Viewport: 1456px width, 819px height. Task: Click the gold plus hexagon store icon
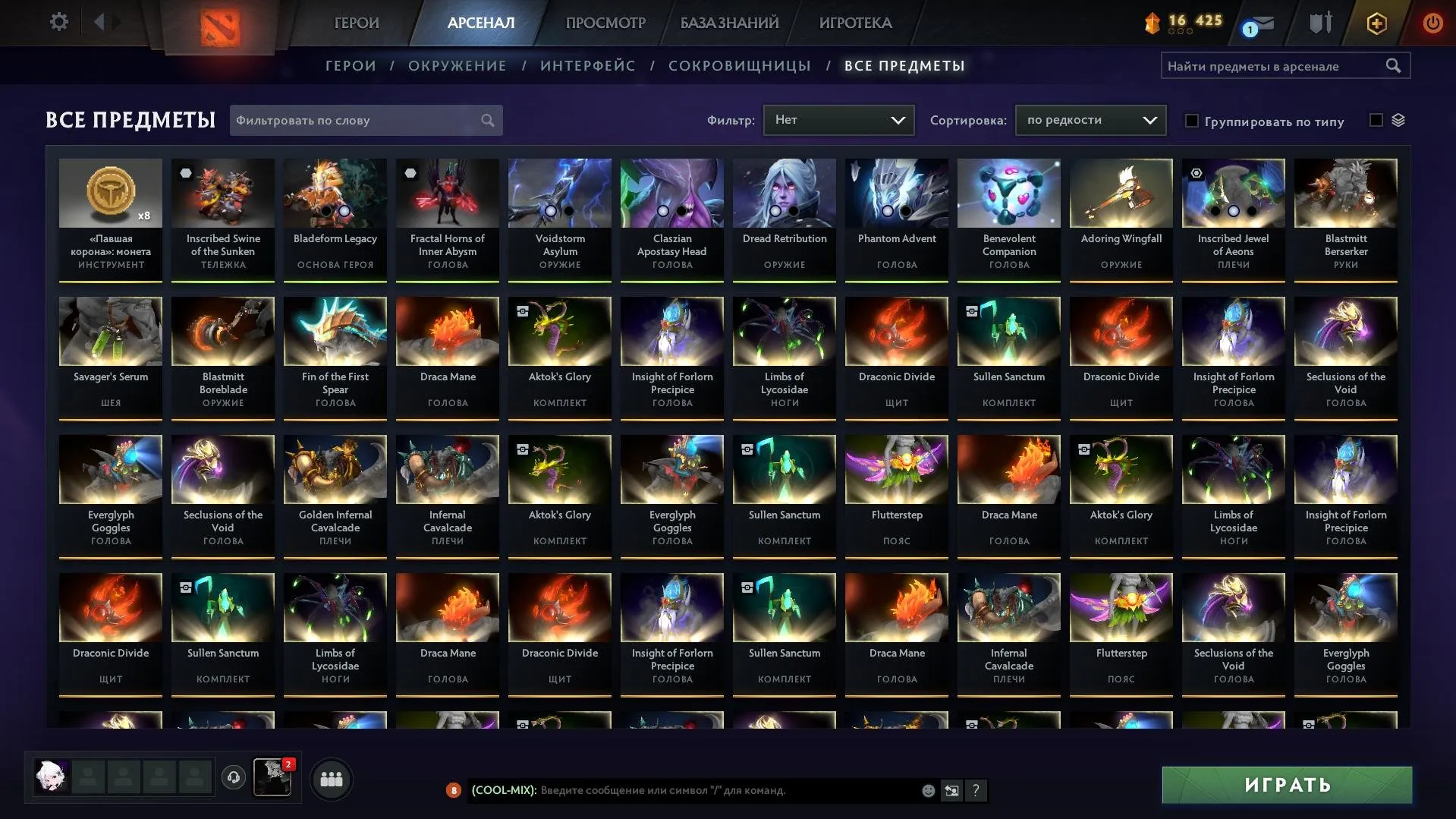pos(1376,23)
